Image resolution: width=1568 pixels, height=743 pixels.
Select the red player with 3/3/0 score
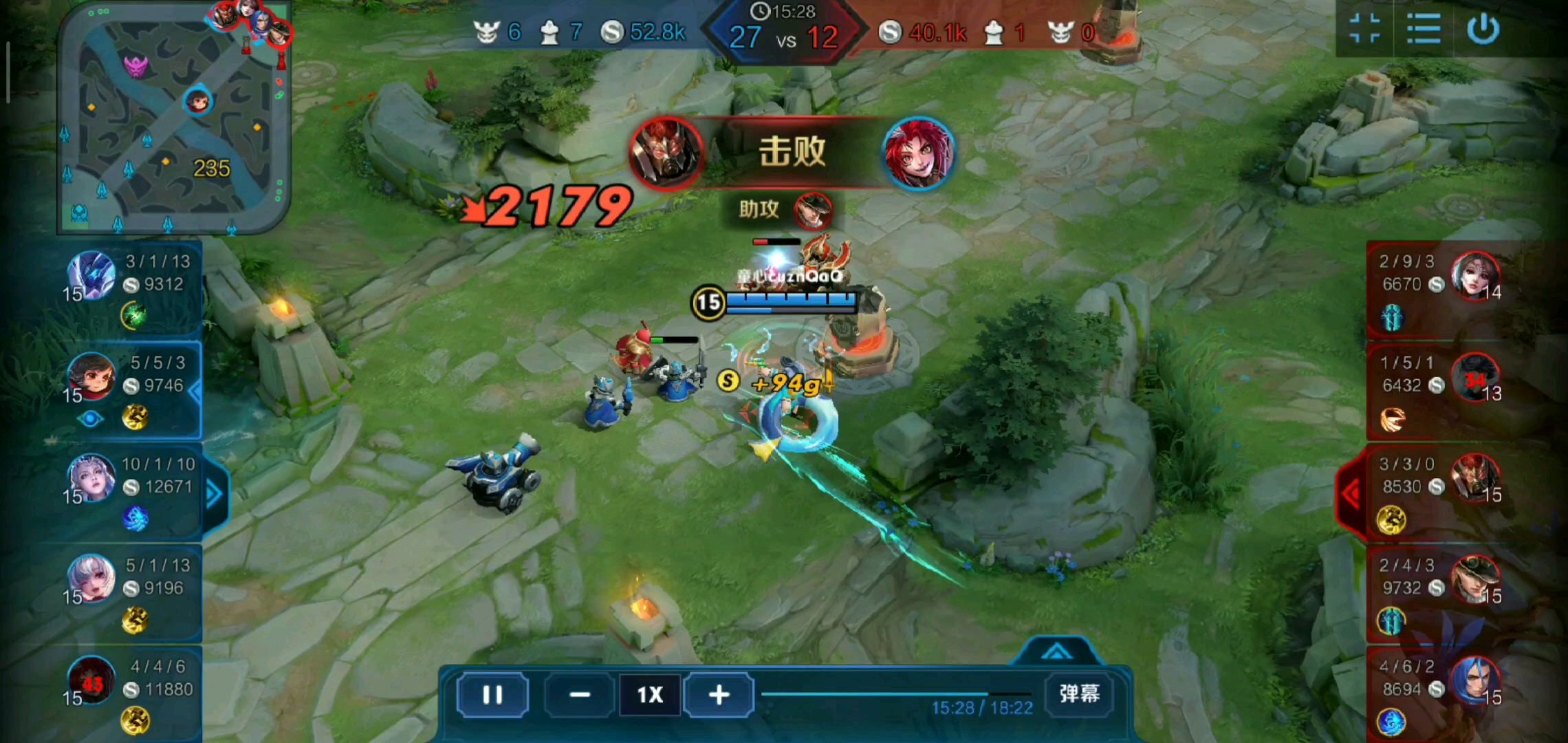pos(1474,477)
